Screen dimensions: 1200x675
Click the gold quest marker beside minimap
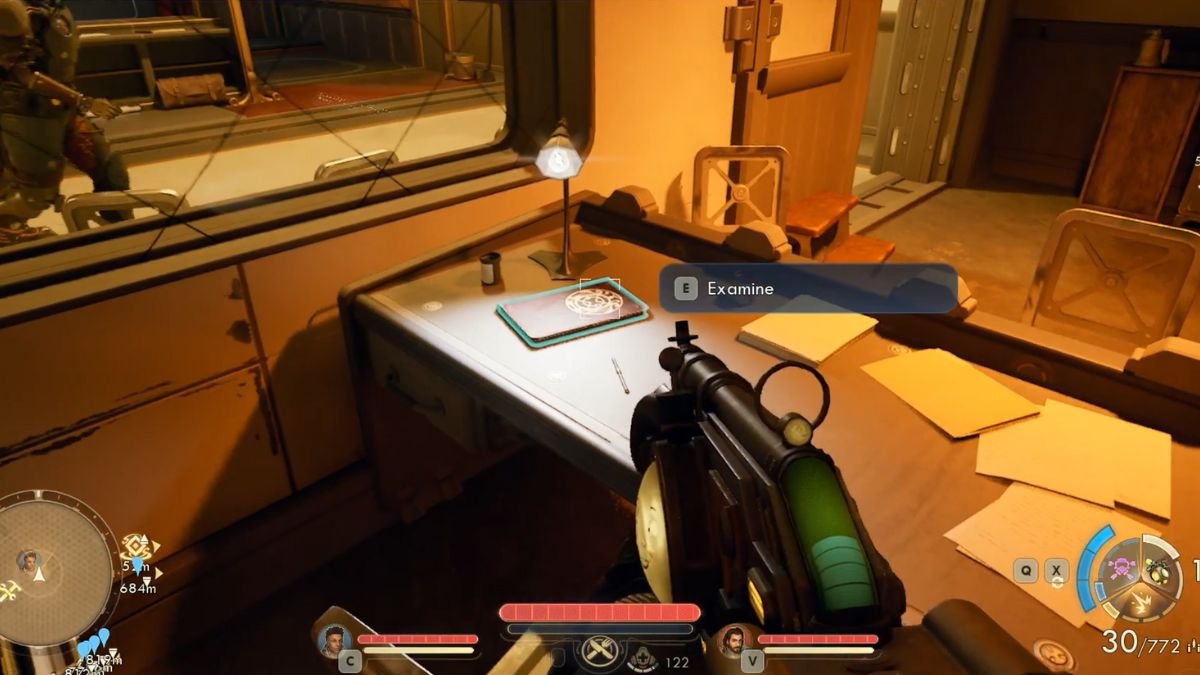[x=134, y=547]
